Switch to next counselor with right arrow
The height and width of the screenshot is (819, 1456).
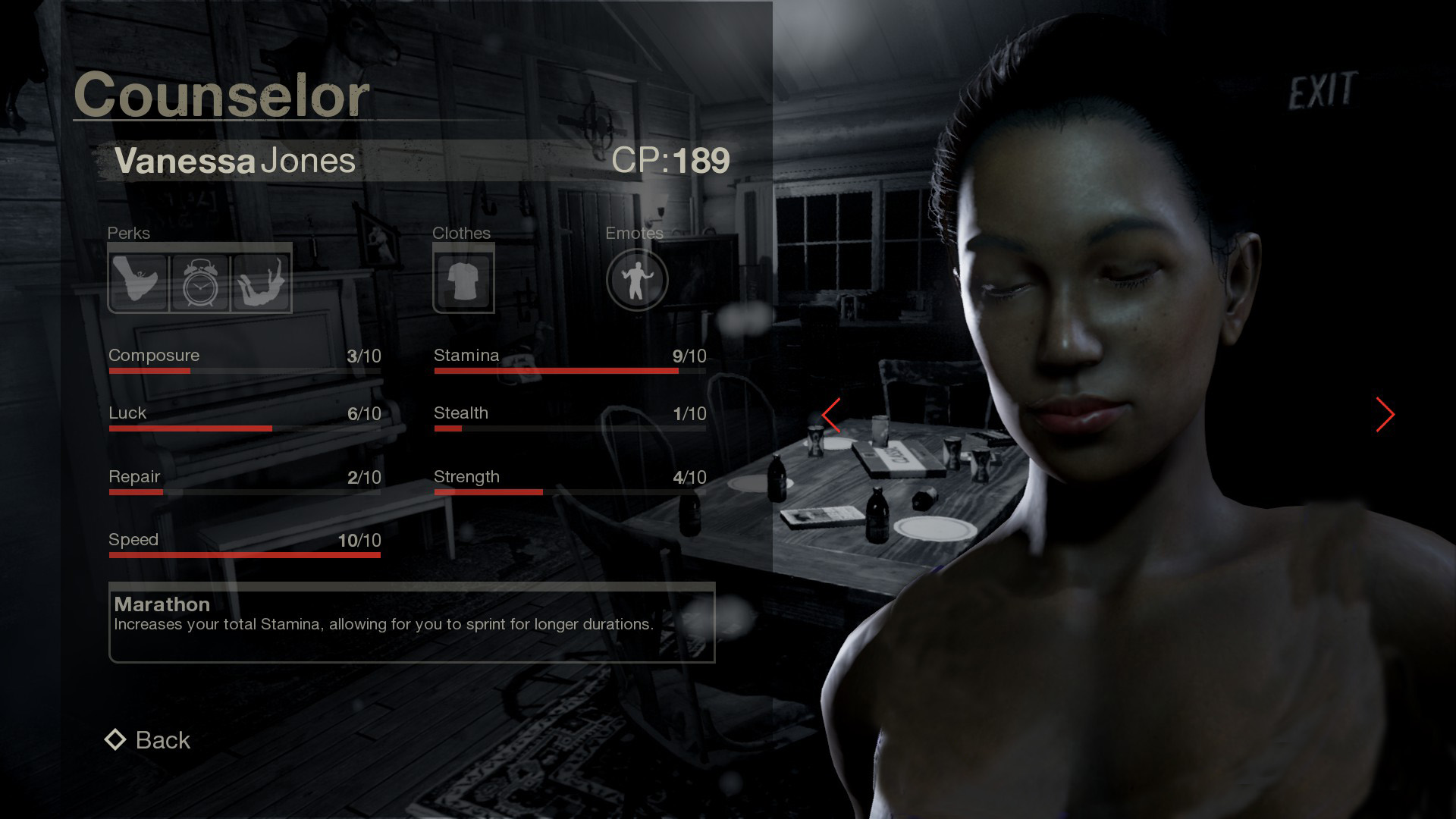pos(1385,415)
